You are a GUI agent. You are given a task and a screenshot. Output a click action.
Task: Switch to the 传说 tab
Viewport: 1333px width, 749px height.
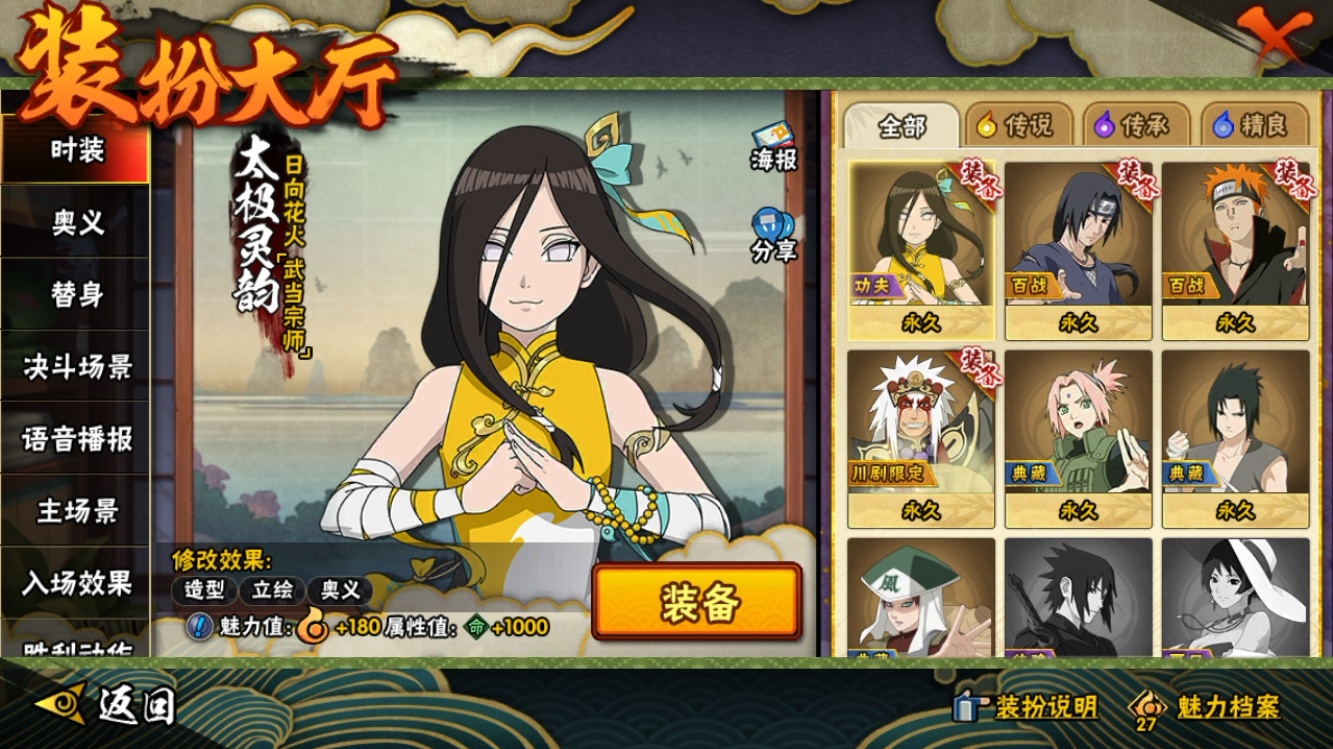[1016, 126]
